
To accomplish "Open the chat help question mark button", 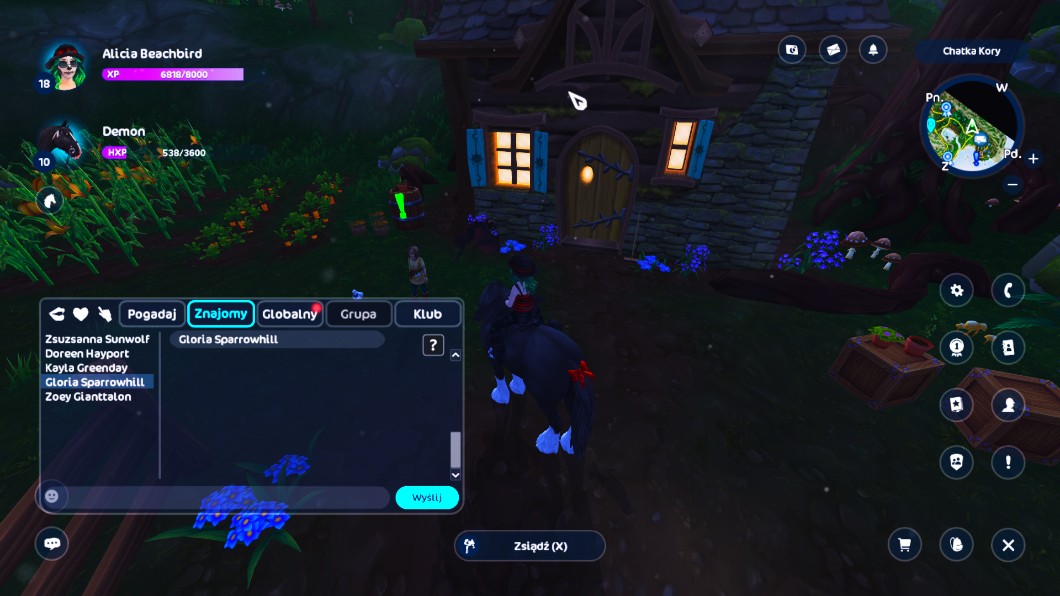I will click(x=433, y=345).
